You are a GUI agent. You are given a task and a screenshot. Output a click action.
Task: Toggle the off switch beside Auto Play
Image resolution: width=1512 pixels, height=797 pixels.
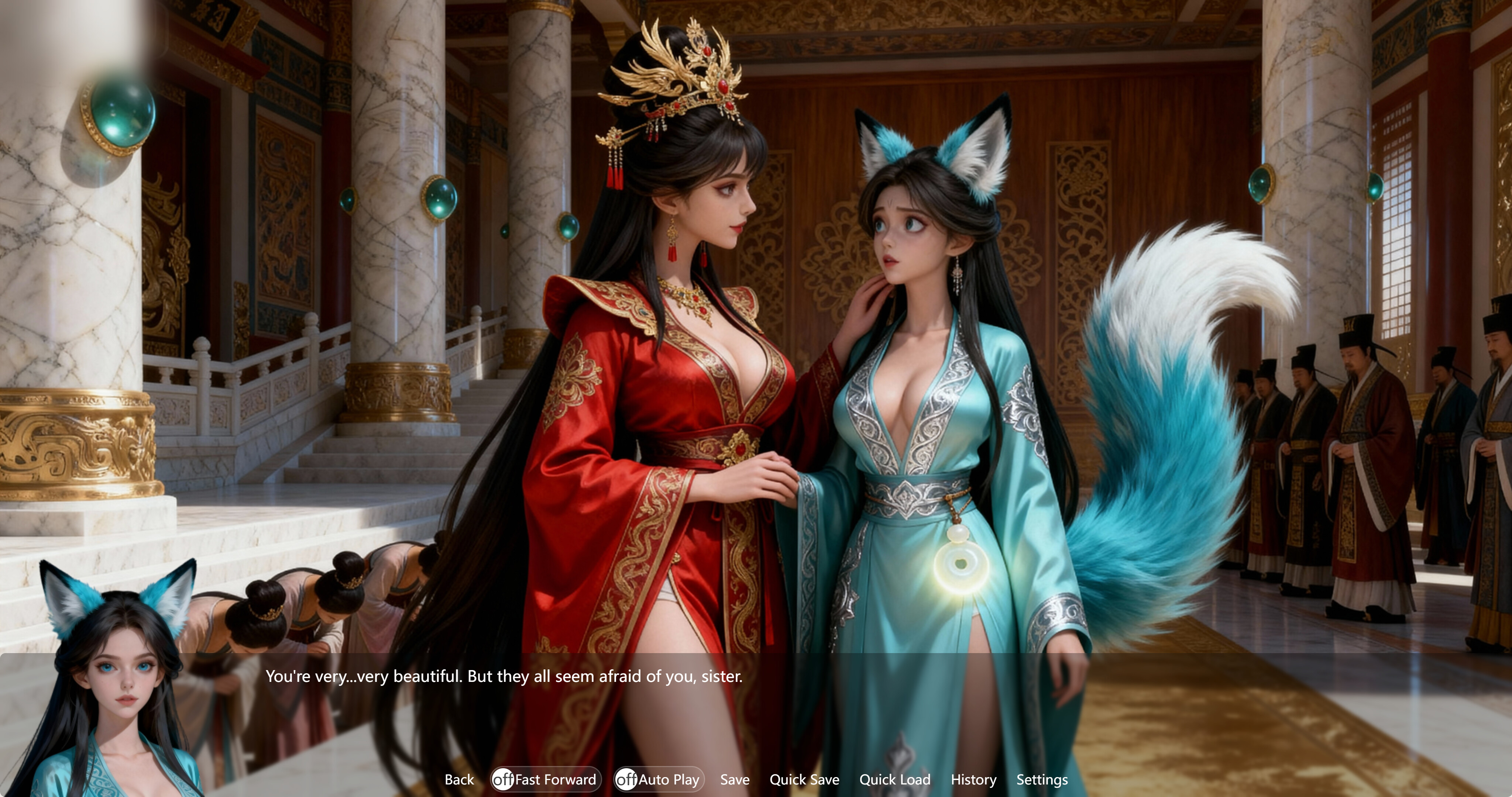(627, 779)
